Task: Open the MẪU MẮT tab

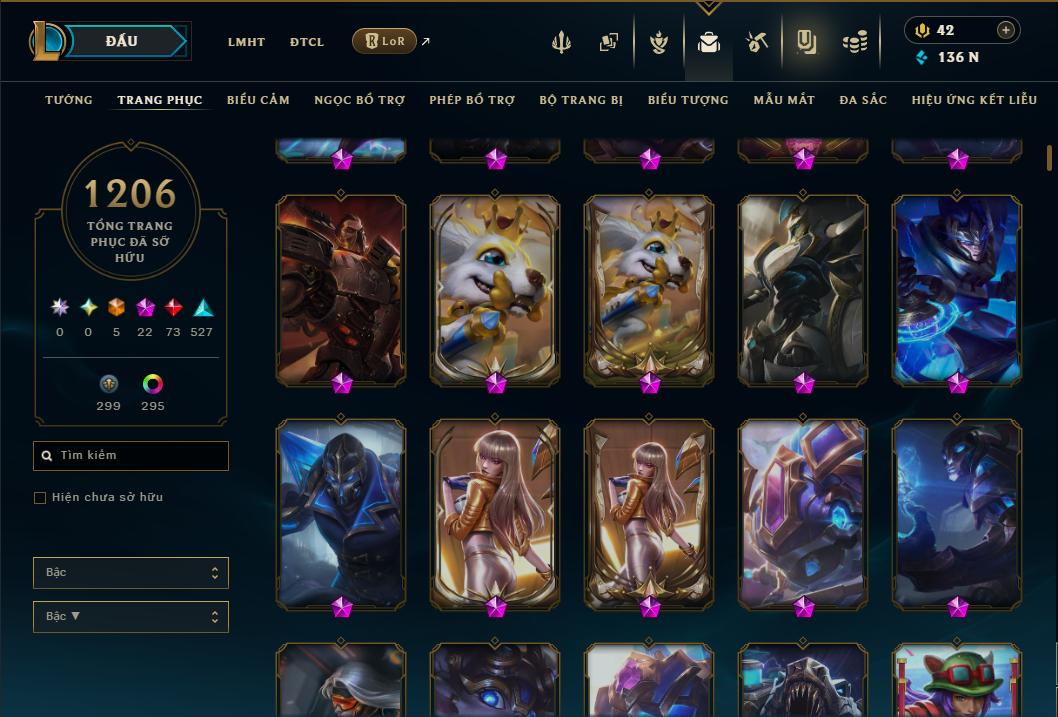Action: [x=784, y=100]
